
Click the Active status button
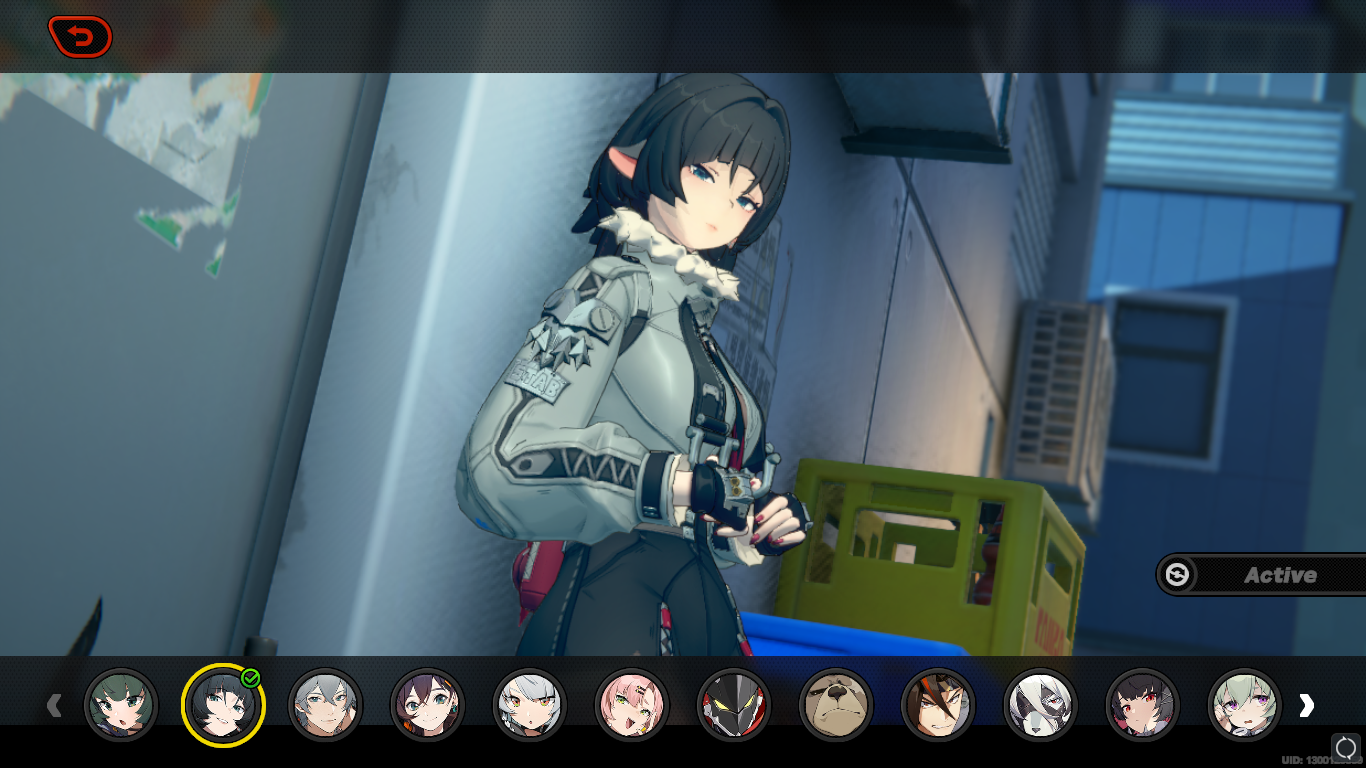tap(1280, 574)
